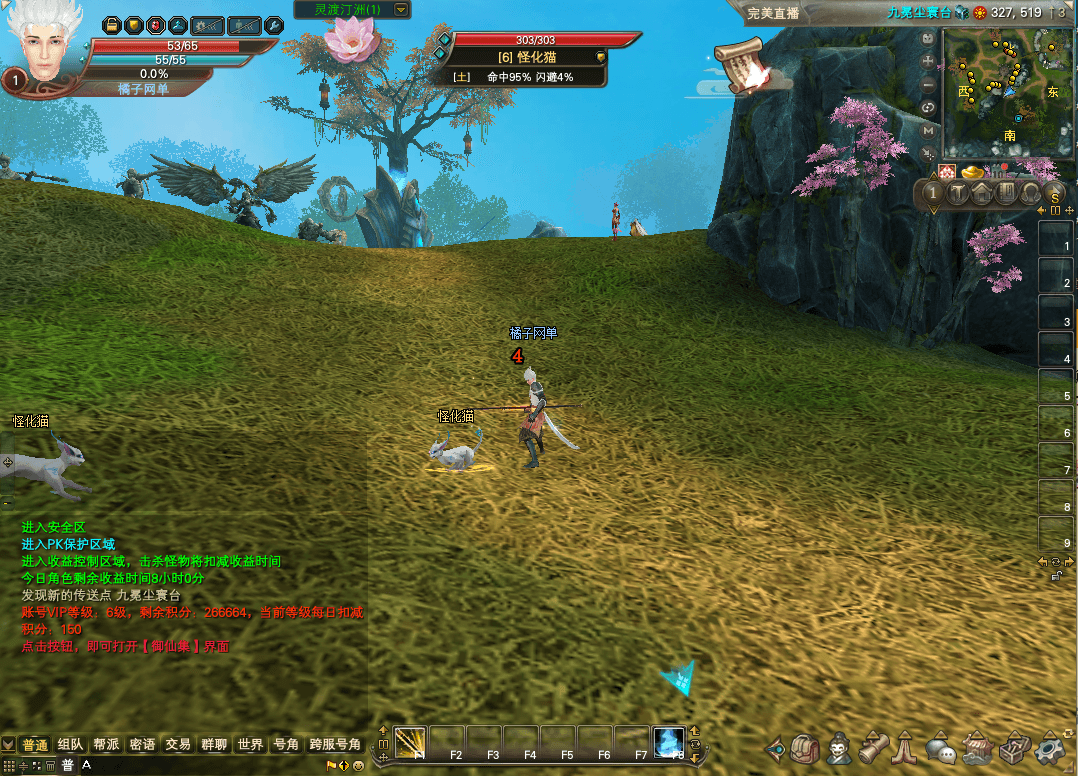The width and height of the screenshot is (1078, 776).
Task: Open the gold ingot shop icon
Action: tap(974, 174)
